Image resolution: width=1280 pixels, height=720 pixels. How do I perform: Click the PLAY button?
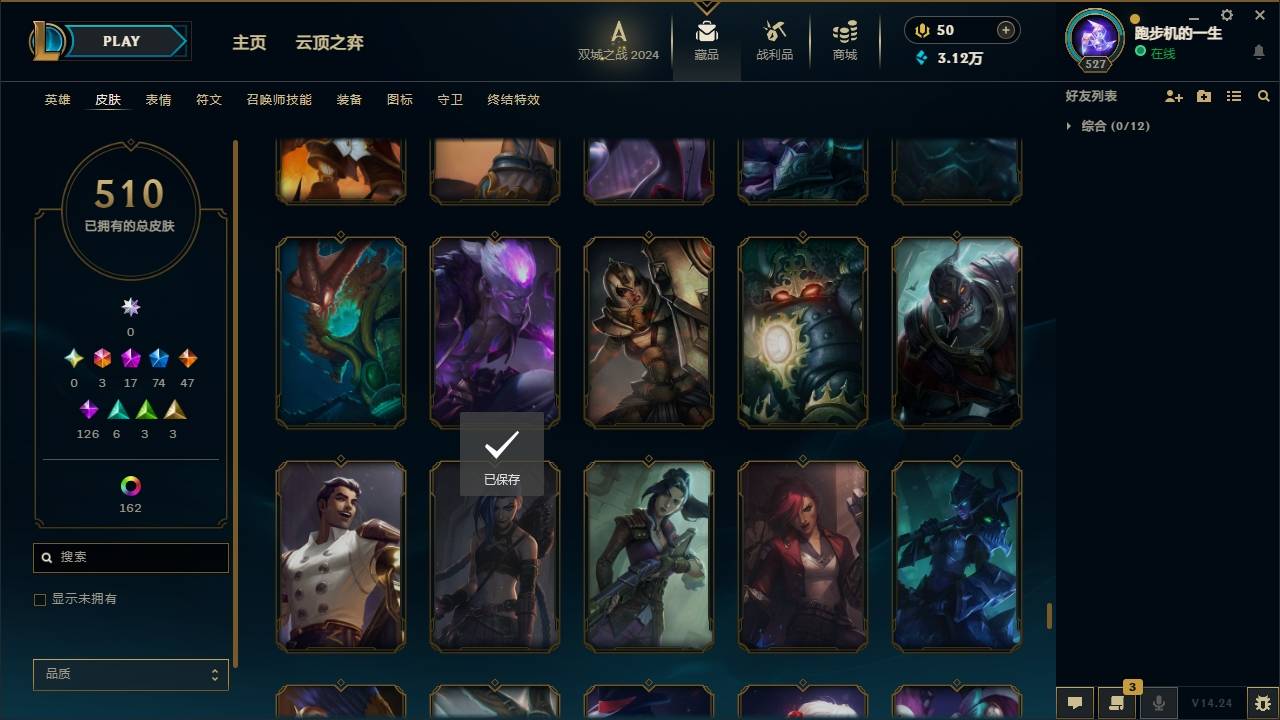coord(120,41)
